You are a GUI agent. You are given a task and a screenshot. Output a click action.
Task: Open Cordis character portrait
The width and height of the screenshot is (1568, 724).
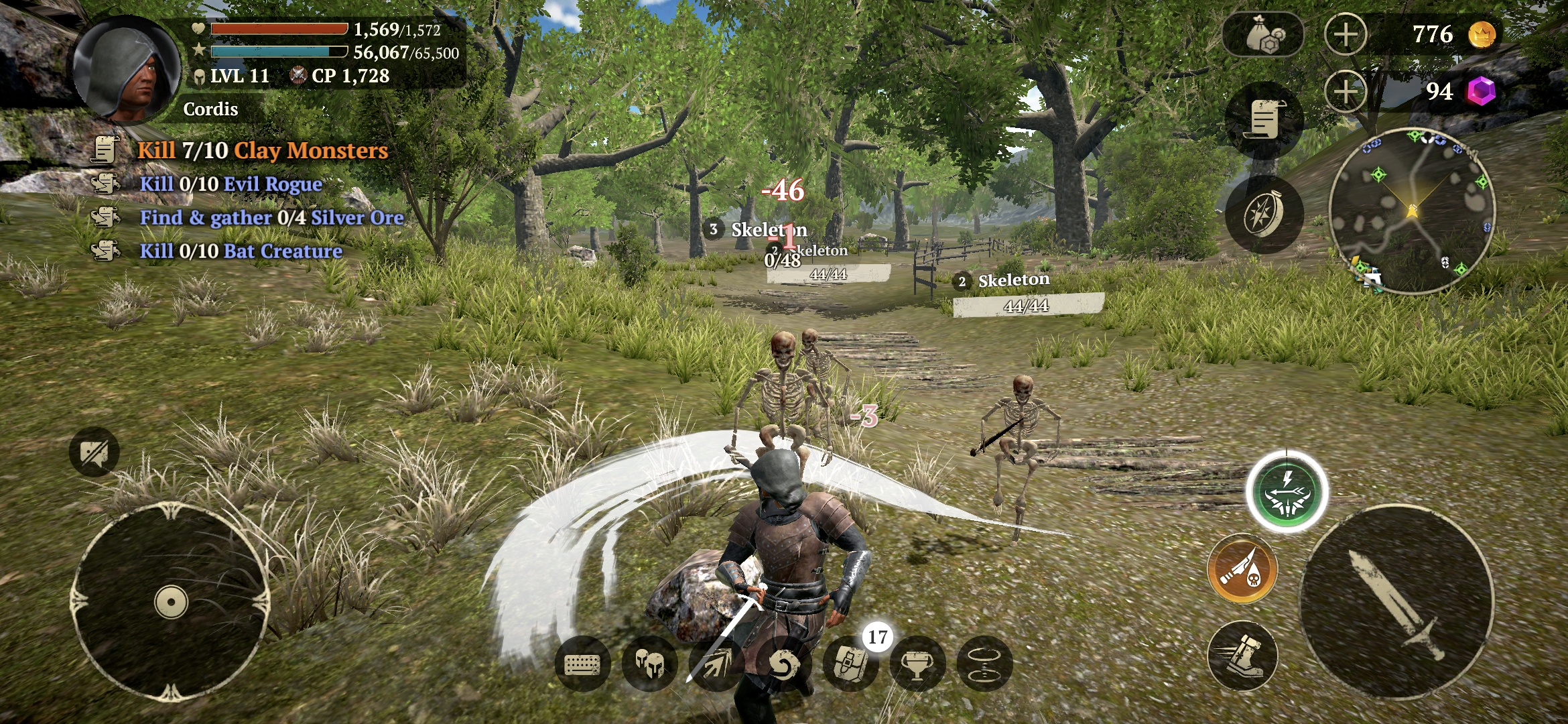pyautogui.click(x=127, y=70)
